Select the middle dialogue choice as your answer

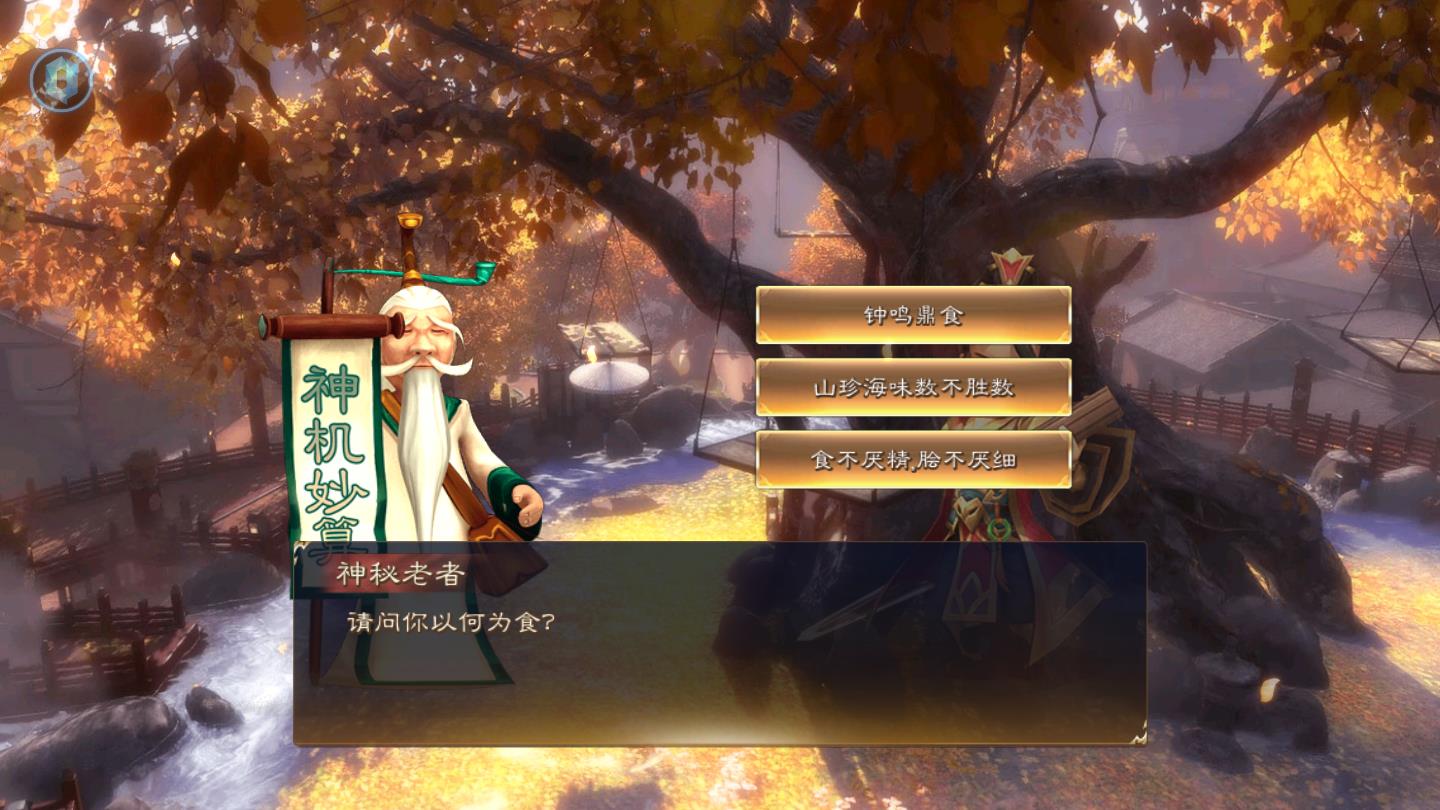[916, 385]
